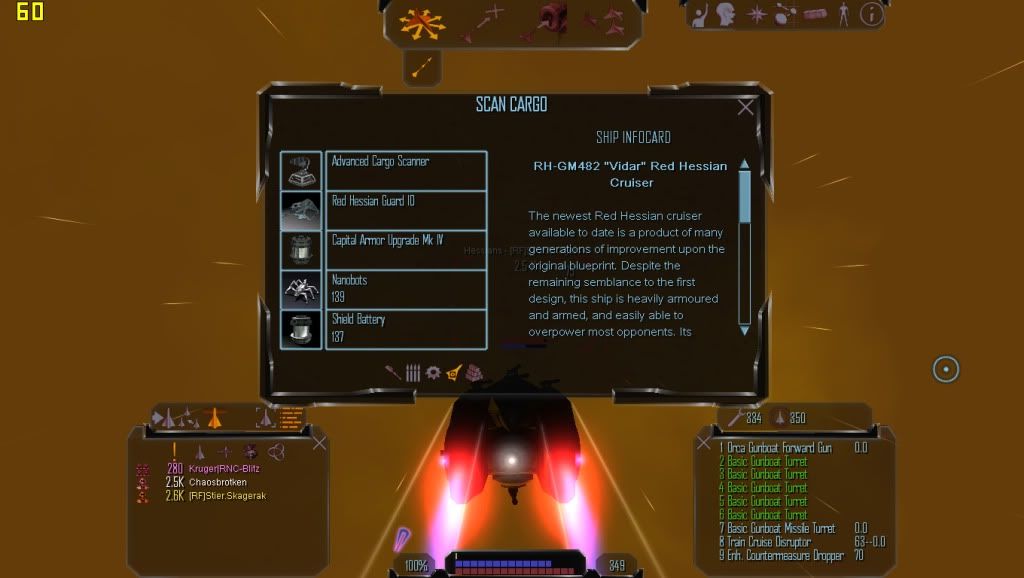The image size is (1024, 578).
Task: Close the weapons list panel
Action: pos(703,442)
